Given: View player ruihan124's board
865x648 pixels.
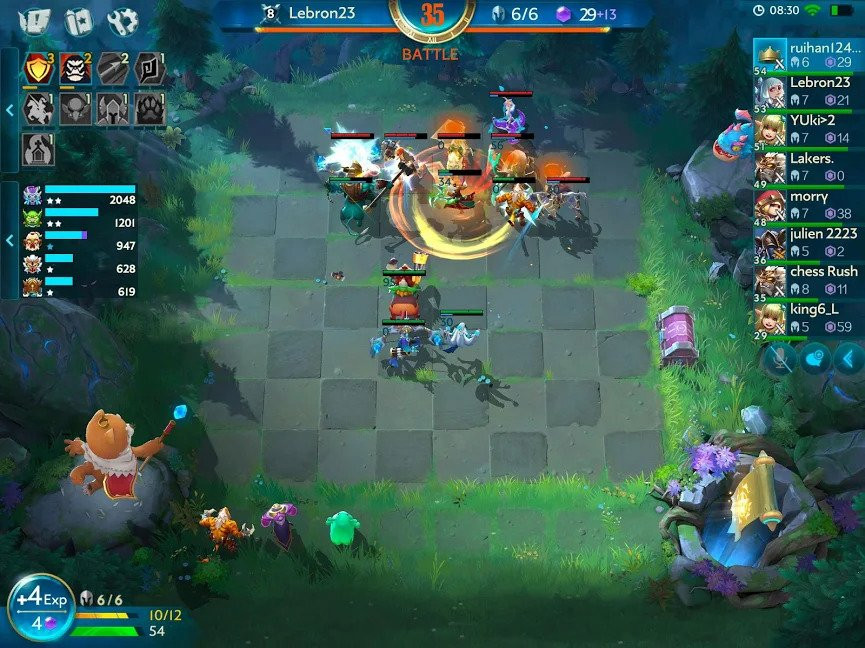Looking at the screenshot, I should click(806, 54).
